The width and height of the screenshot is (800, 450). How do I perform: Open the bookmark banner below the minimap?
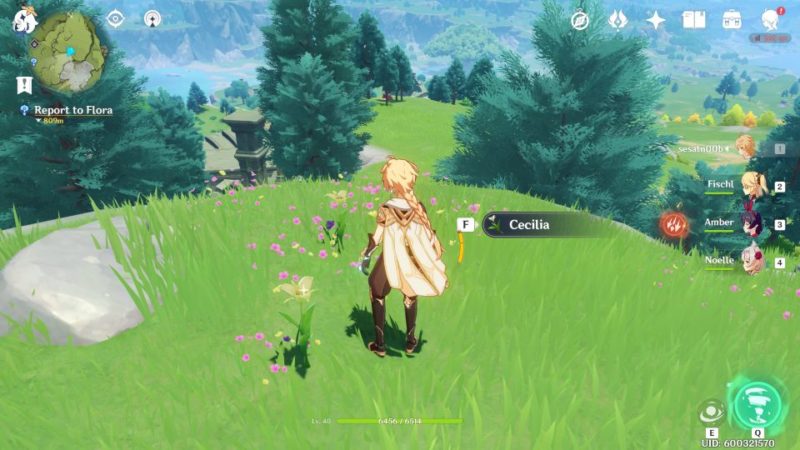[24, 84]
